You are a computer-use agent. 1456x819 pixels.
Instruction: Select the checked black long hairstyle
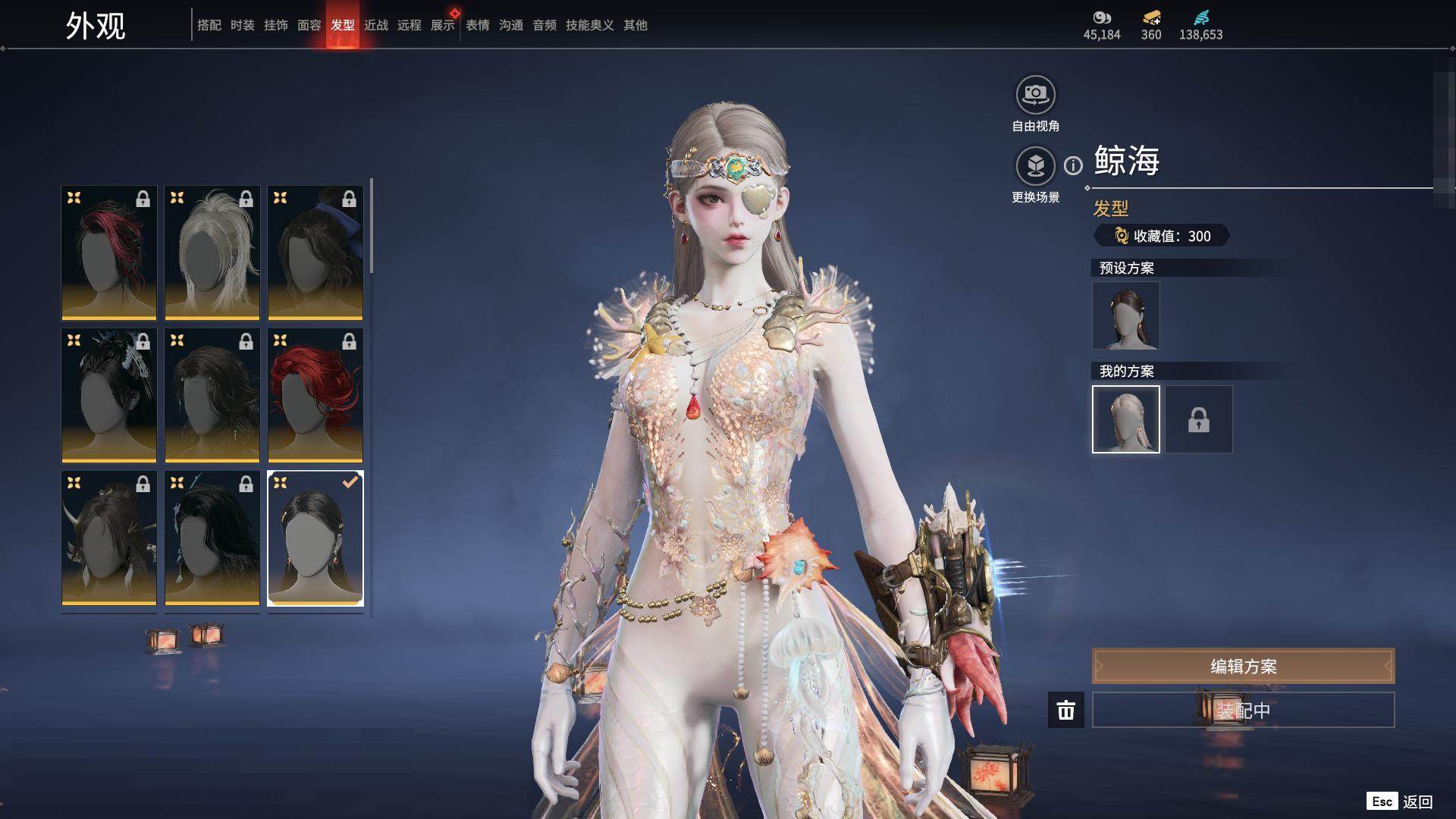(x=315, y=538)
